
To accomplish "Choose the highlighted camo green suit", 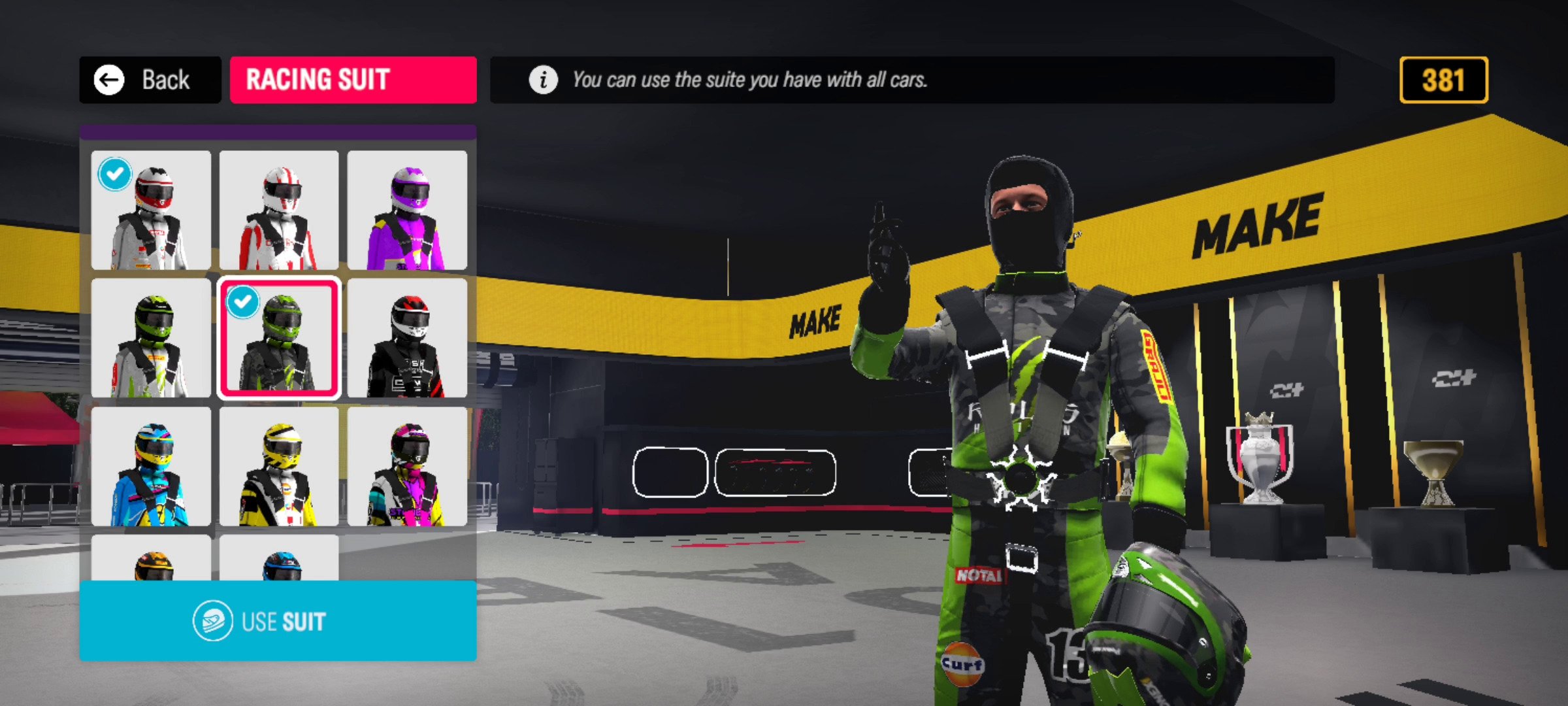I will point(279,338).
